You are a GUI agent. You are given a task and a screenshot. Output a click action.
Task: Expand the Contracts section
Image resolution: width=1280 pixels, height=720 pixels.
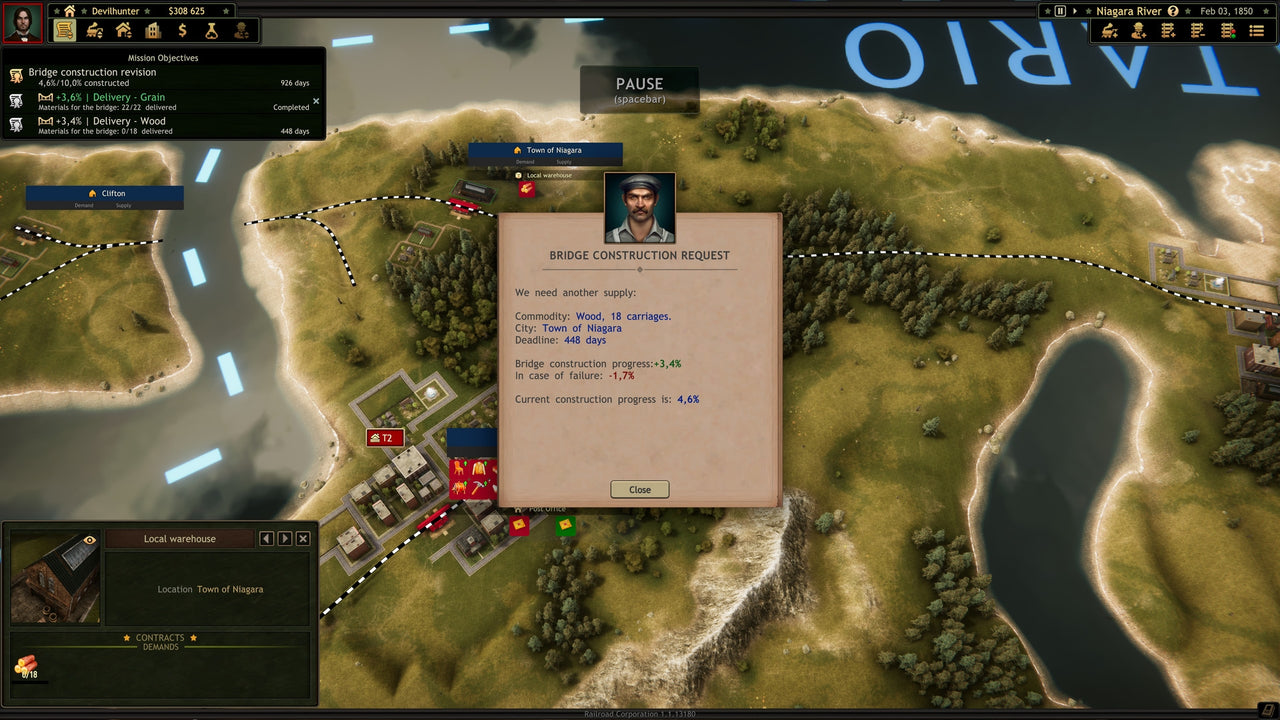click(158, 637)
